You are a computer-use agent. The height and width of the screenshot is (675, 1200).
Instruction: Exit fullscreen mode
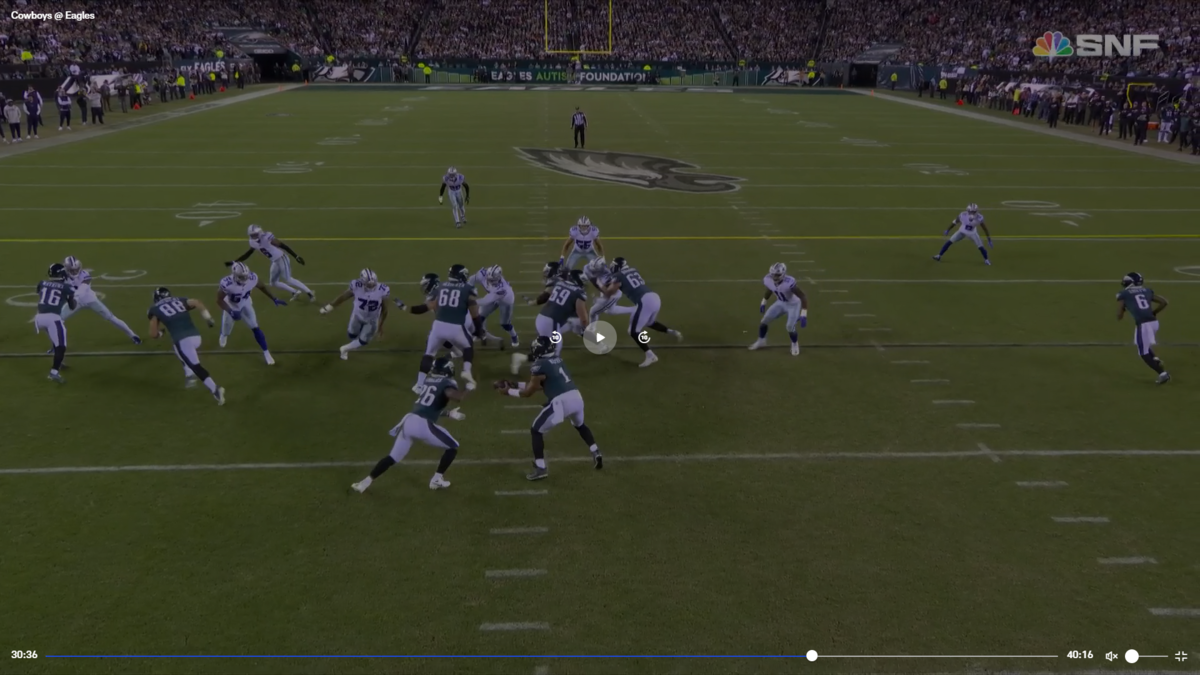(1181, 656)
